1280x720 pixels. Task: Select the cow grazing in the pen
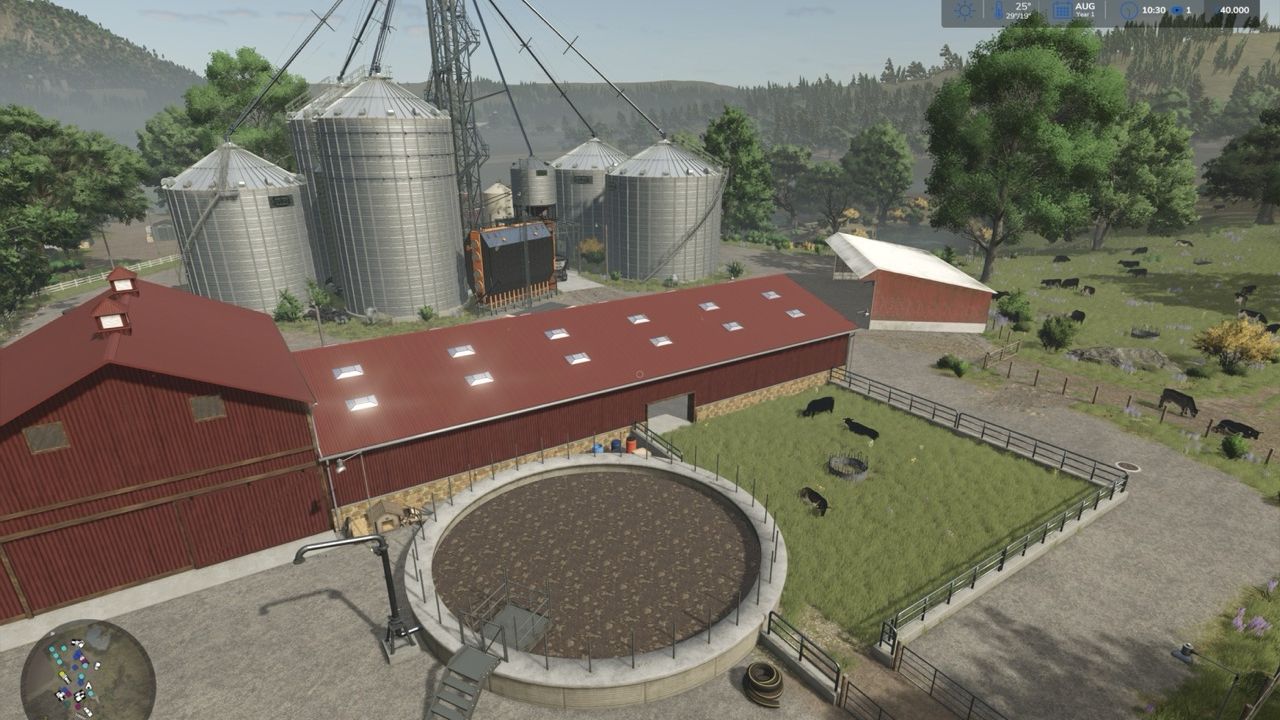point(820,408)
